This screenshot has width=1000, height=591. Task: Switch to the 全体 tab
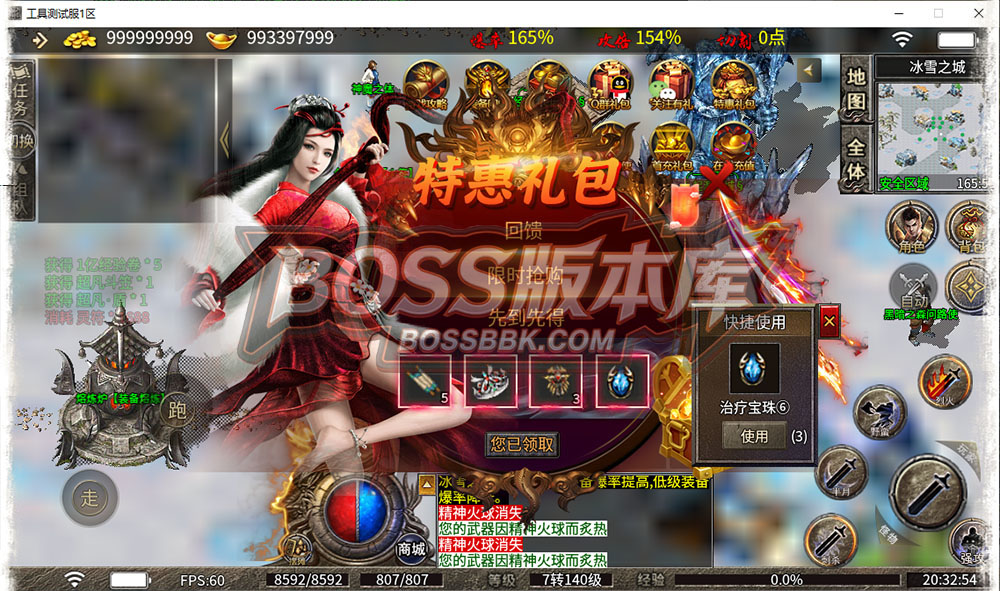[856, 156]
